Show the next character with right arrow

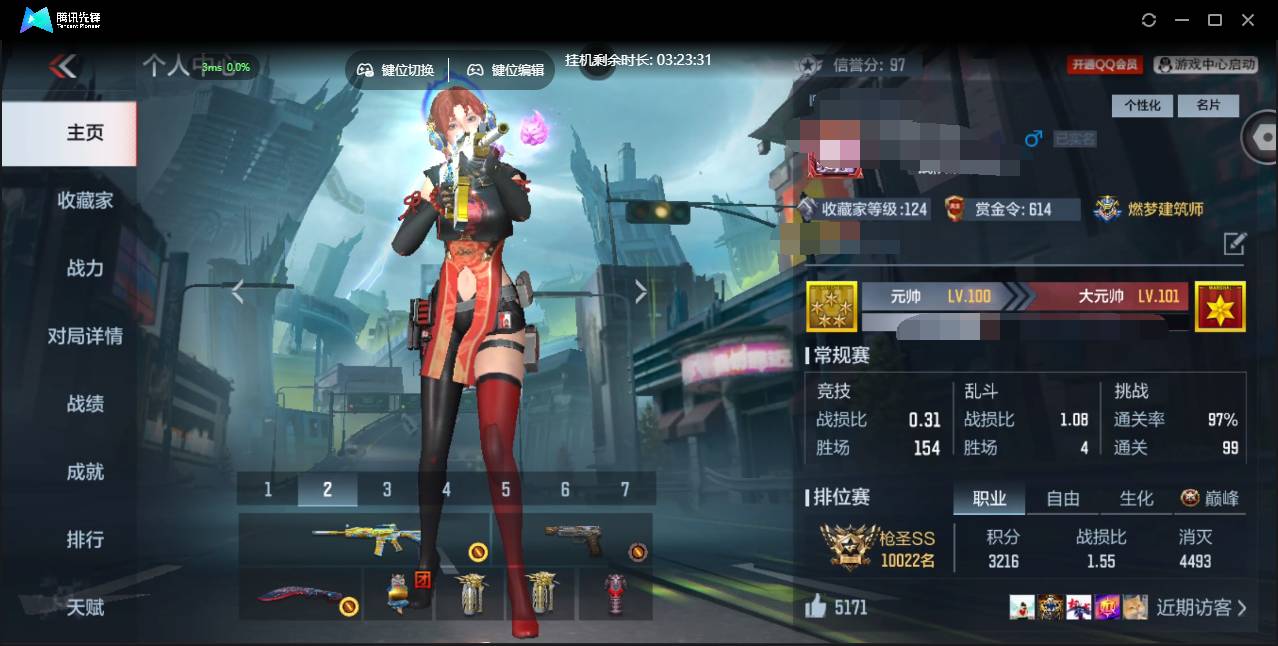click(641, 291)
